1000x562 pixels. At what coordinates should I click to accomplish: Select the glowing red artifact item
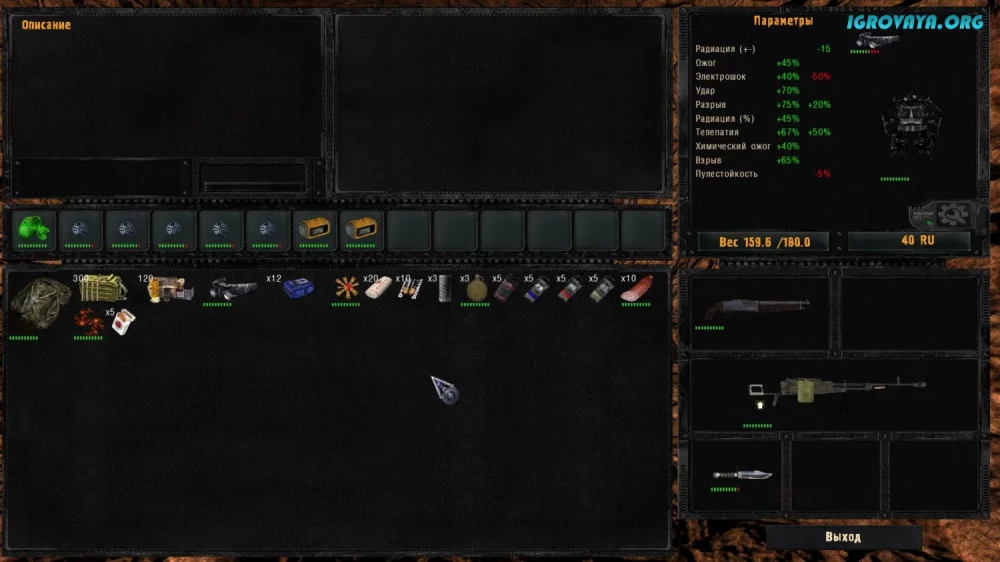[x=88, y=322]
